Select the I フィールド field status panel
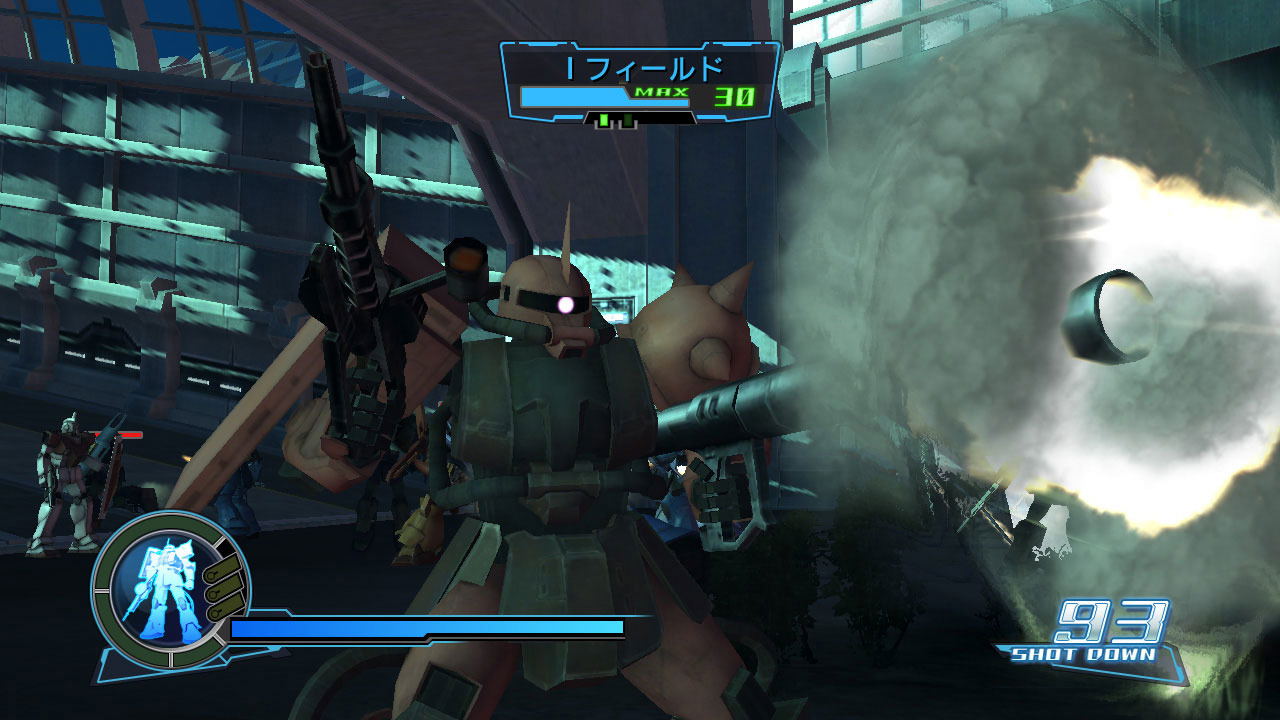Screen dimensions: 1280x720 coord(639,84)
